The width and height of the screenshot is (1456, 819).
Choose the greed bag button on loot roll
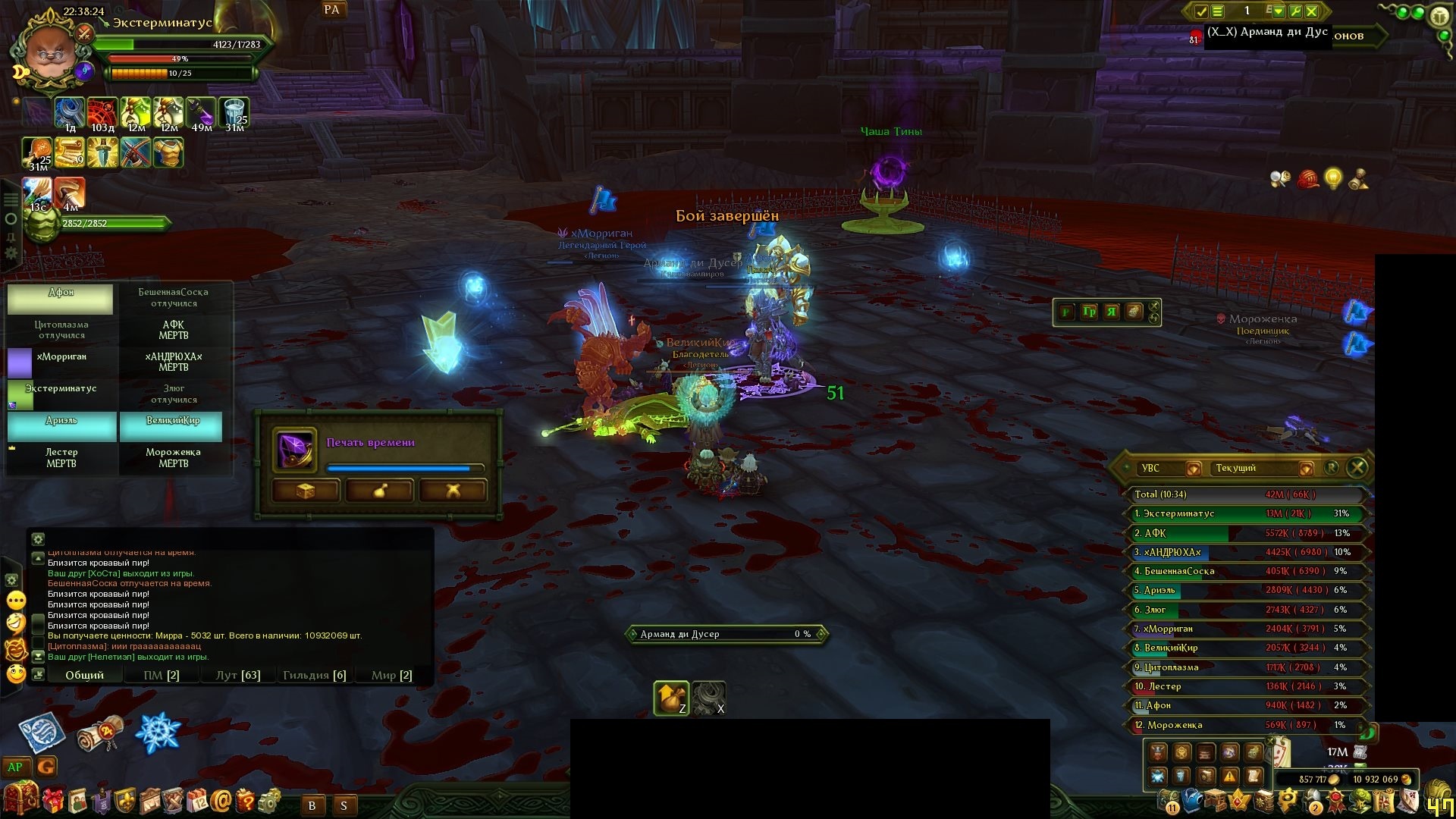pos(378,491)
